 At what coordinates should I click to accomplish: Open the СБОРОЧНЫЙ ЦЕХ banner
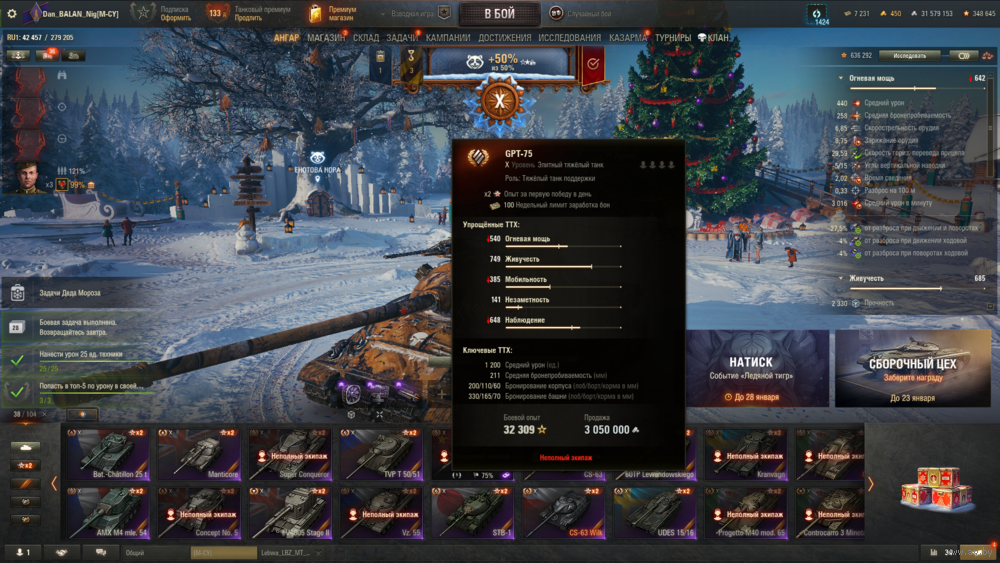(911, 370)
